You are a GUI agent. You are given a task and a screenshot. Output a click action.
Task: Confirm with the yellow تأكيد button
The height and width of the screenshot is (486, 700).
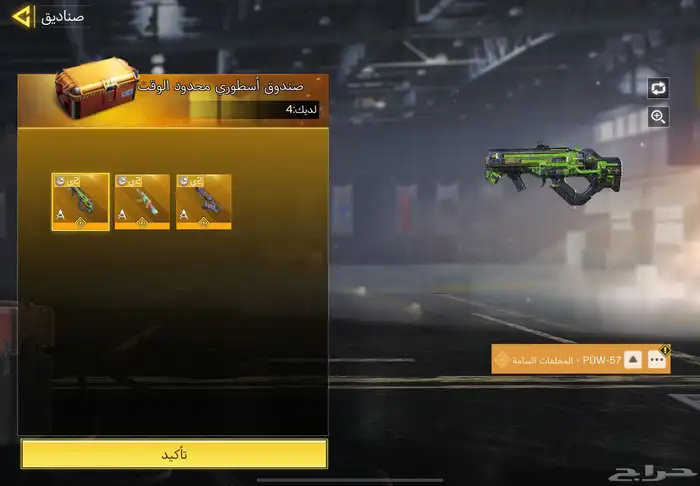174,454
